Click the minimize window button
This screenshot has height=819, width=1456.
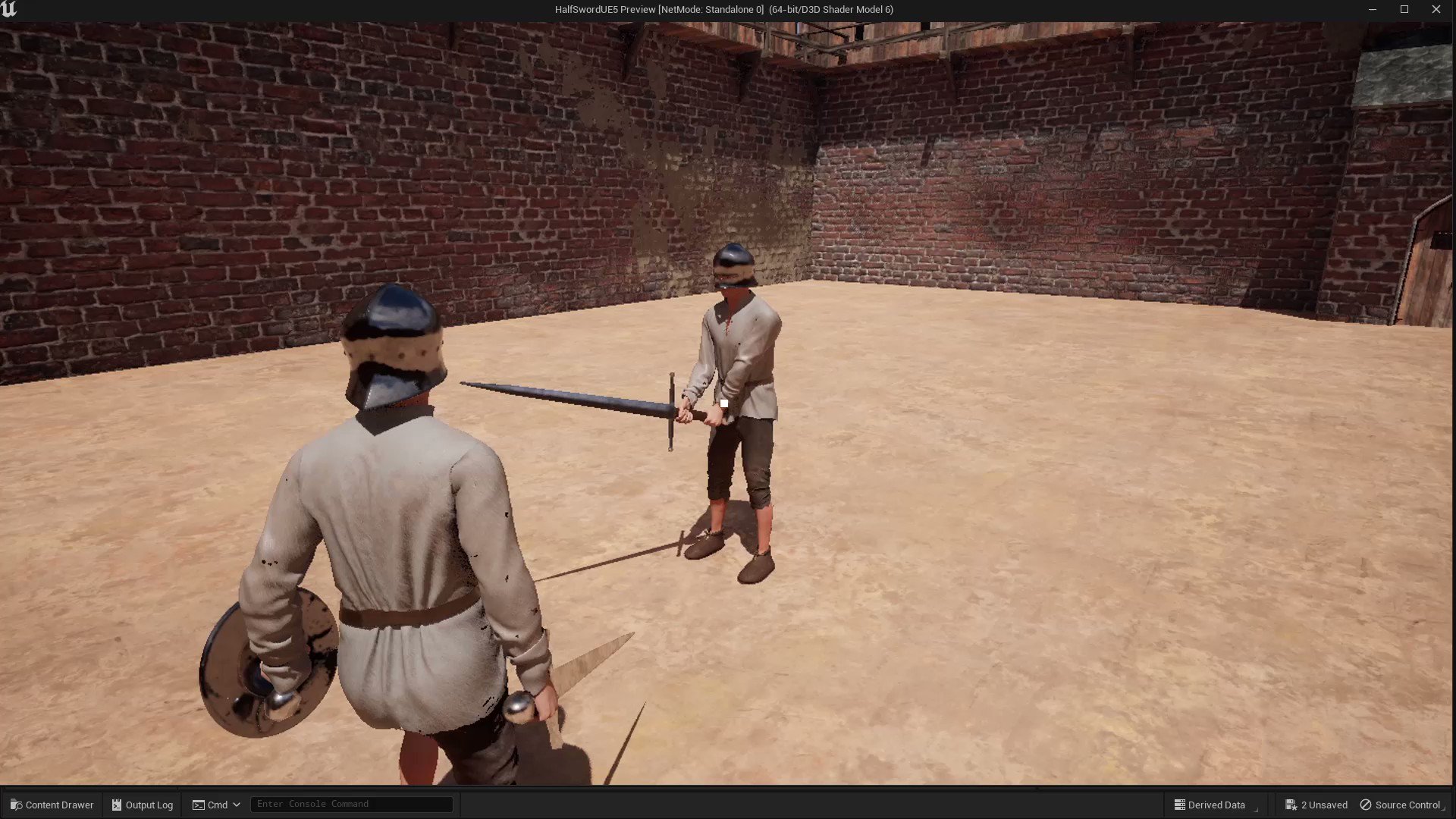(1373, 9)
